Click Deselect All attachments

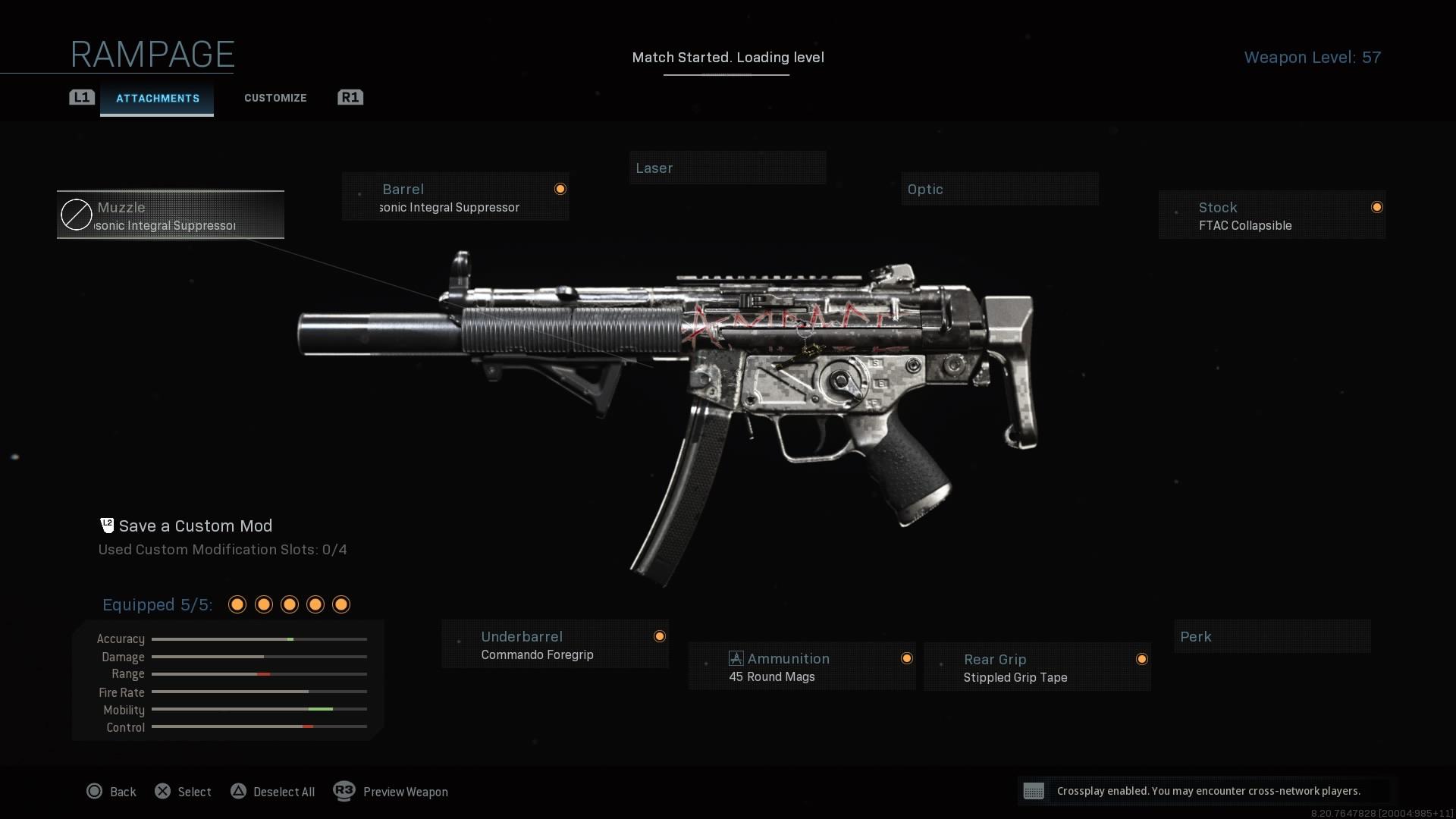coord(273,792)
